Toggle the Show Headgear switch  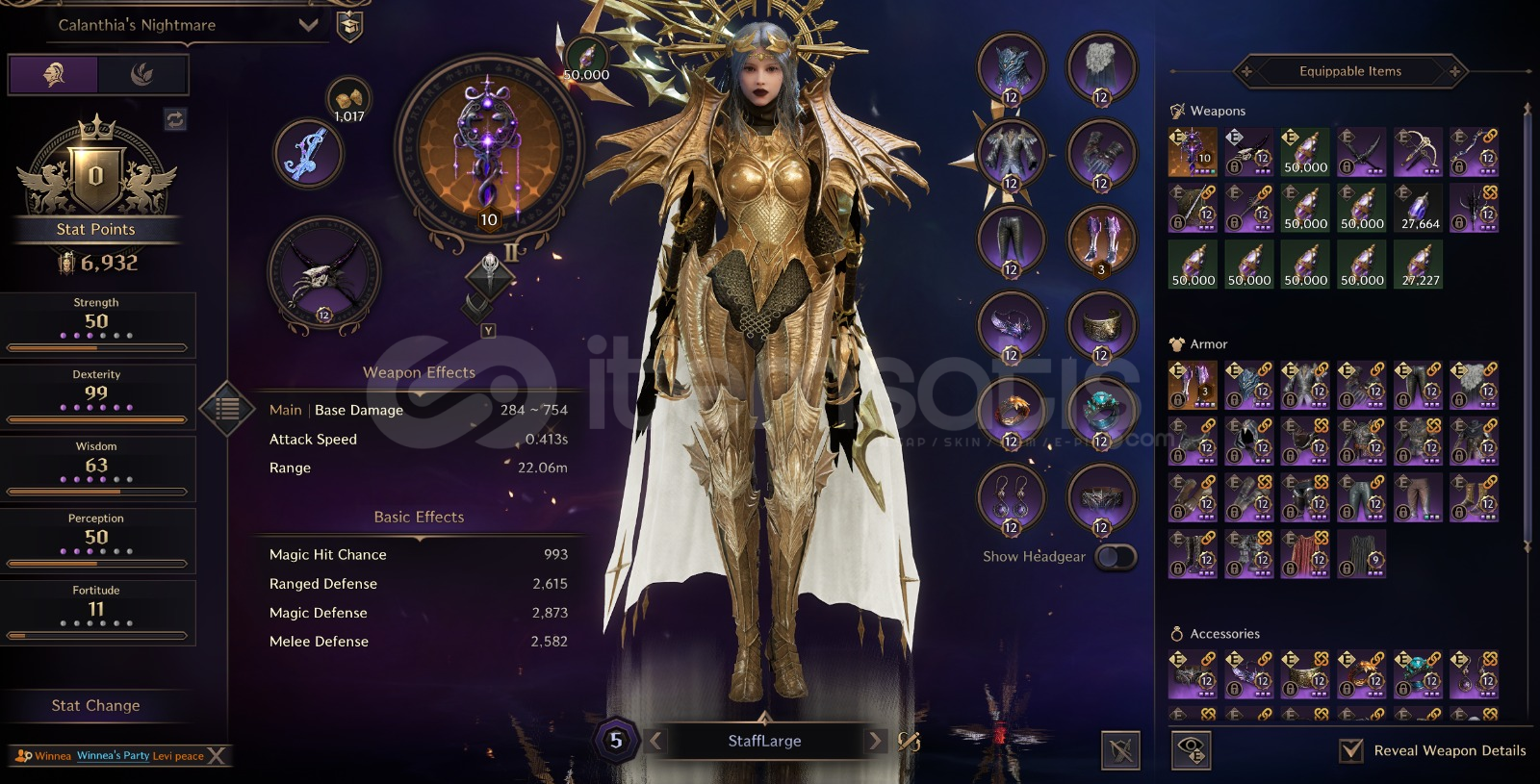pos(1117,556)
